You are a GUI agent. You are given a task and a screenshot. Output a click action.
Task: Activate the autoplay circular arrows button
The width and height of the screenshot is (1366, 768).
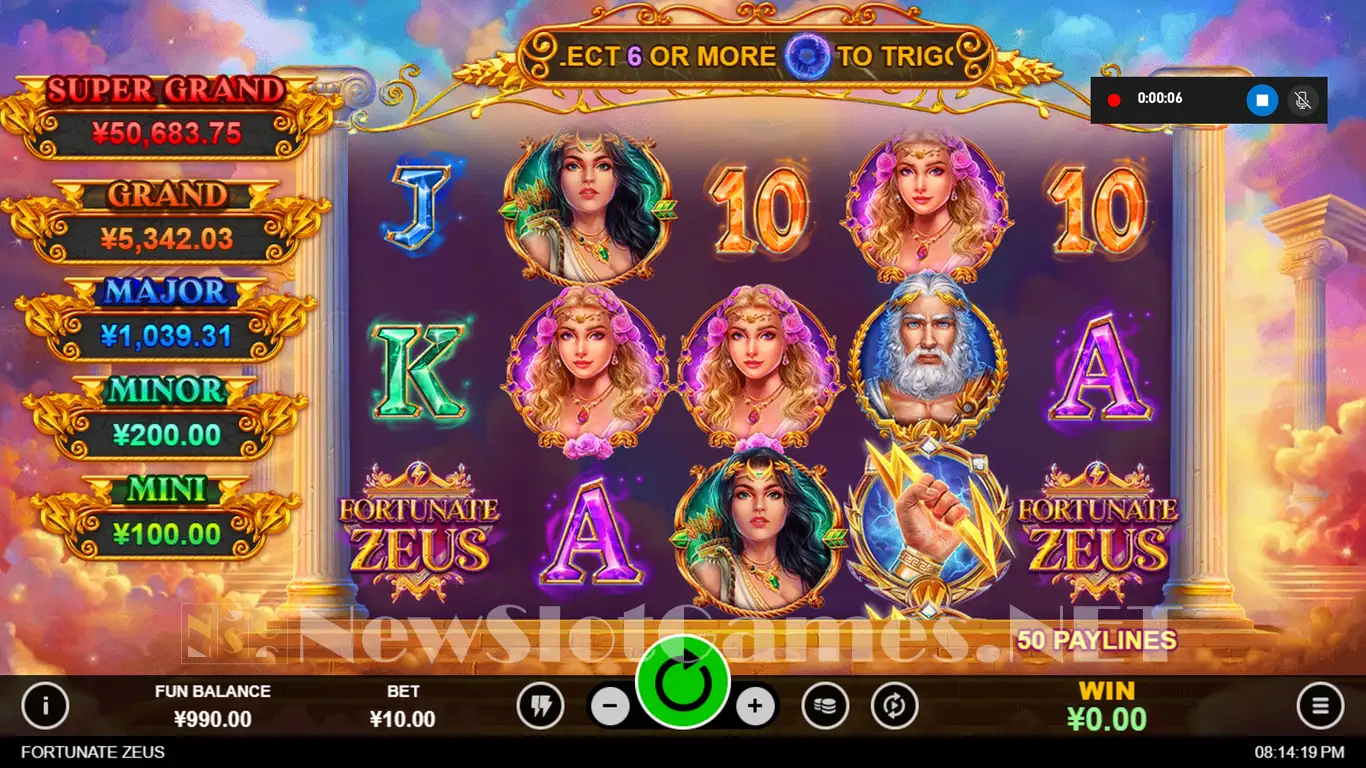click(x=894, y=707)
